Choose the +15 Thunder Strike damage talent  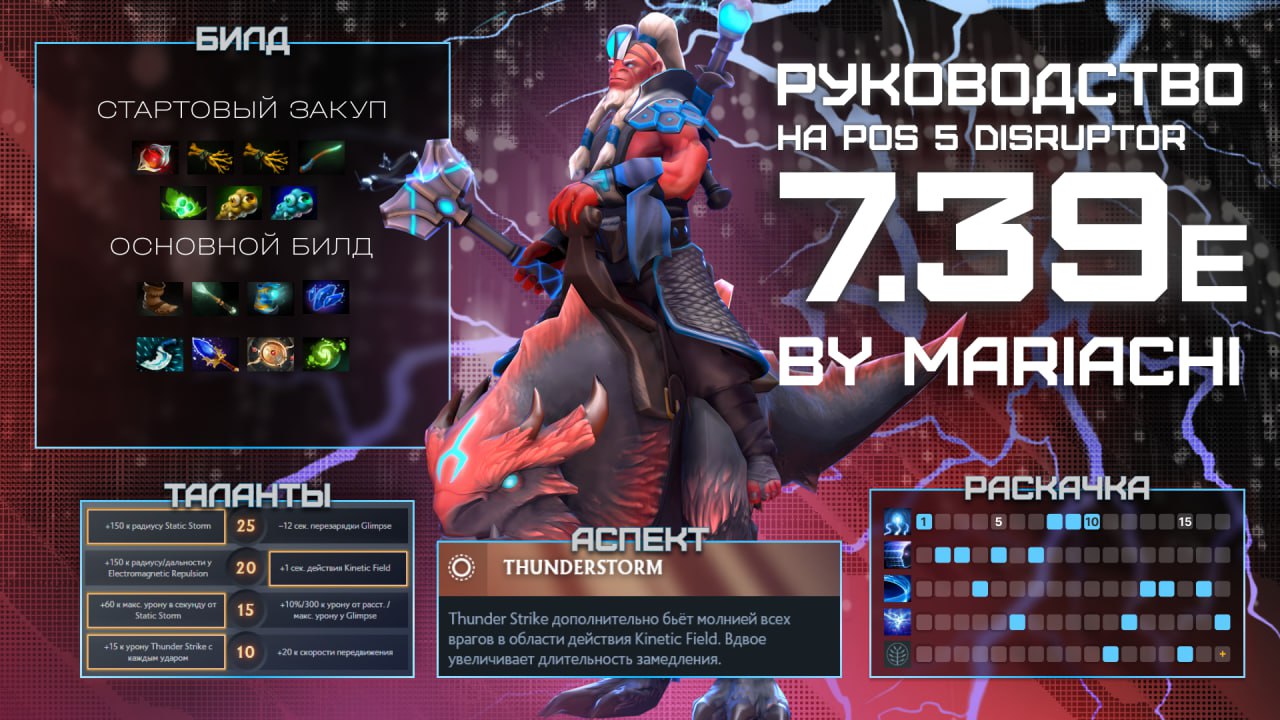155,652
